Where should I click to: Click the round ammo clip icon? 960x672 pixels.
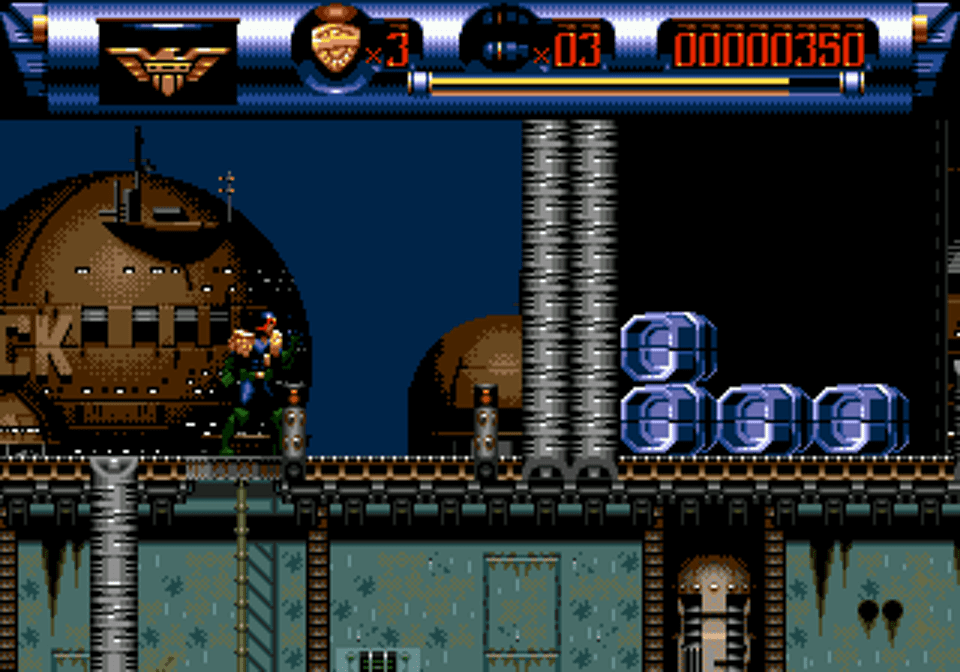498,44
